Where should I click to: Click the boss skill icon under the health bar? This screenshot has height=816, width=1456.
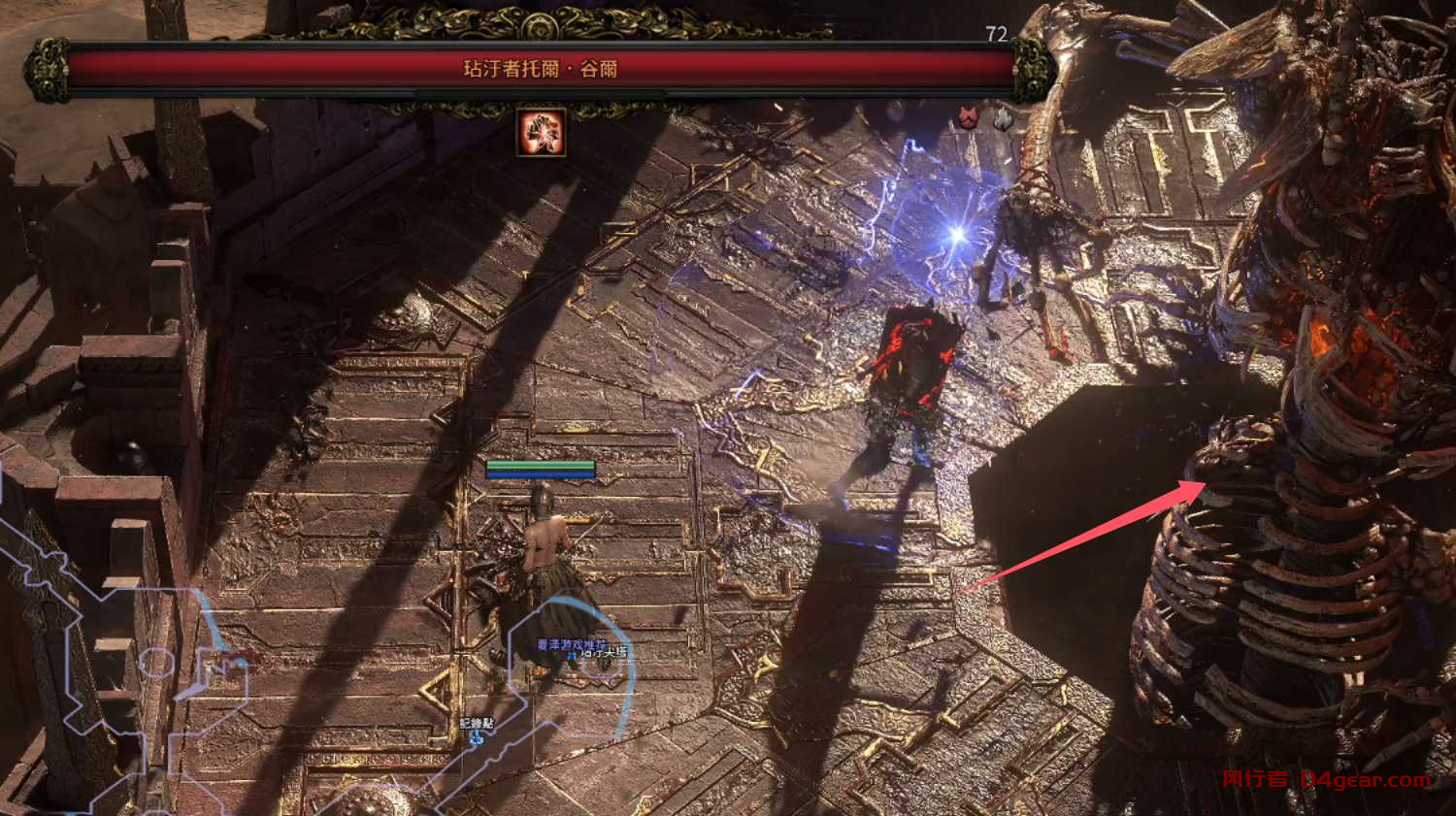click(541, 133)
